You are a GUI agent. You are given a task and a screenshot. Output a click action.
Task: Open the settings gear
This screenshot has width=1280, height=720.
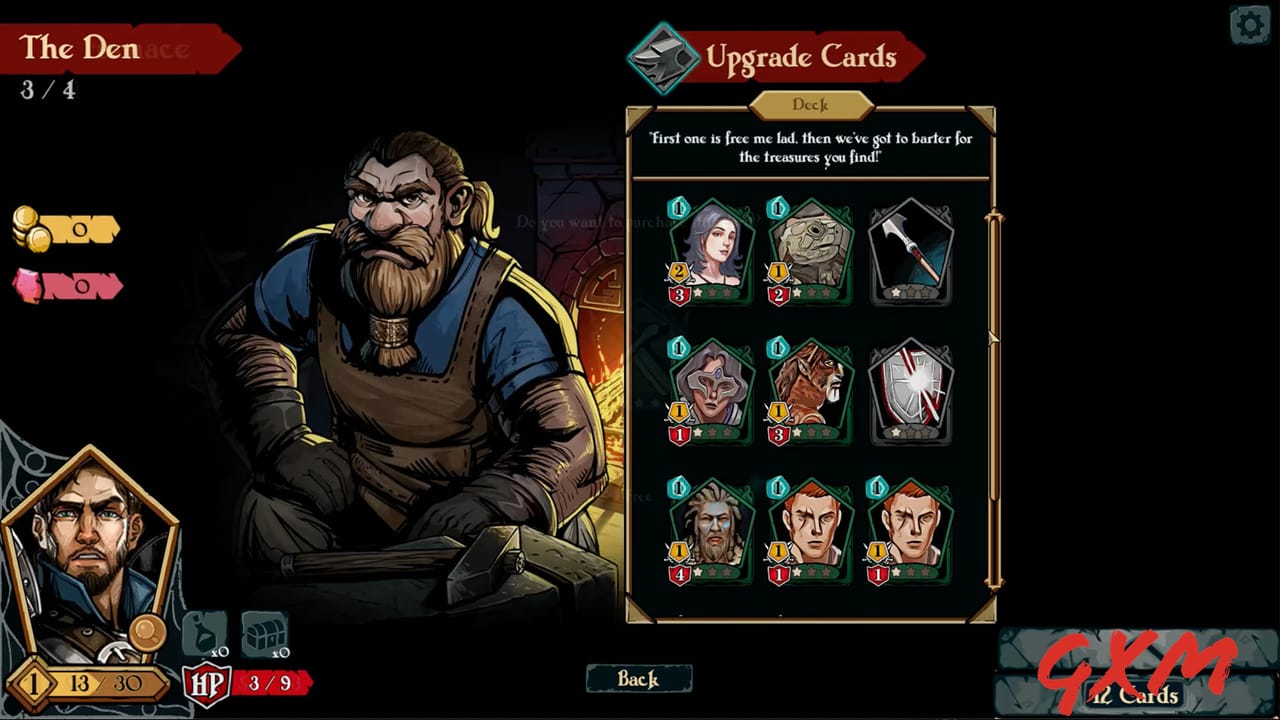click(1250, 24)
